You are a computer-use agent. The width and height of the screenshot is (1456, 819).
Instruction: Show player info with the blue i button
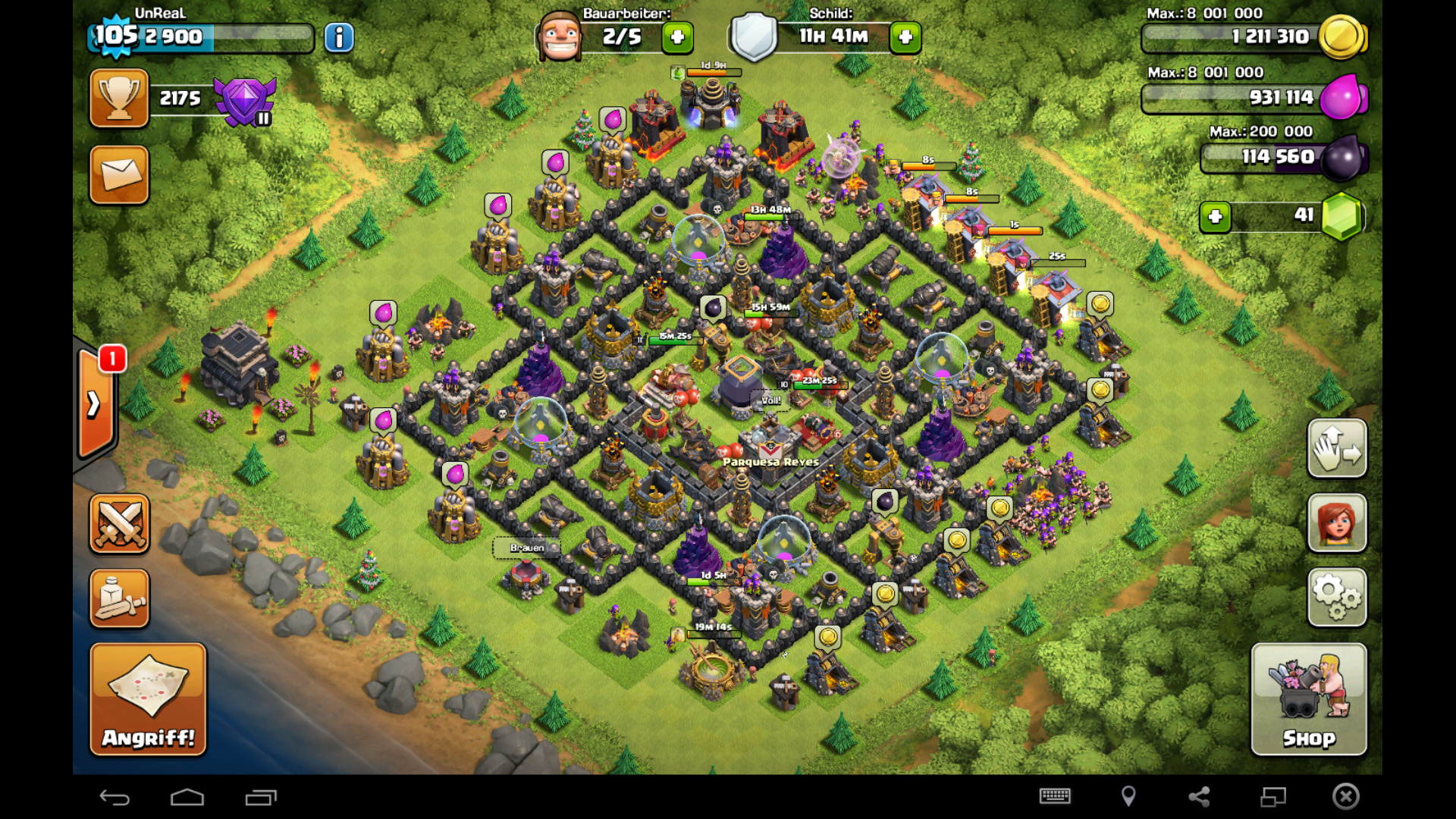[x=339, y=37]
